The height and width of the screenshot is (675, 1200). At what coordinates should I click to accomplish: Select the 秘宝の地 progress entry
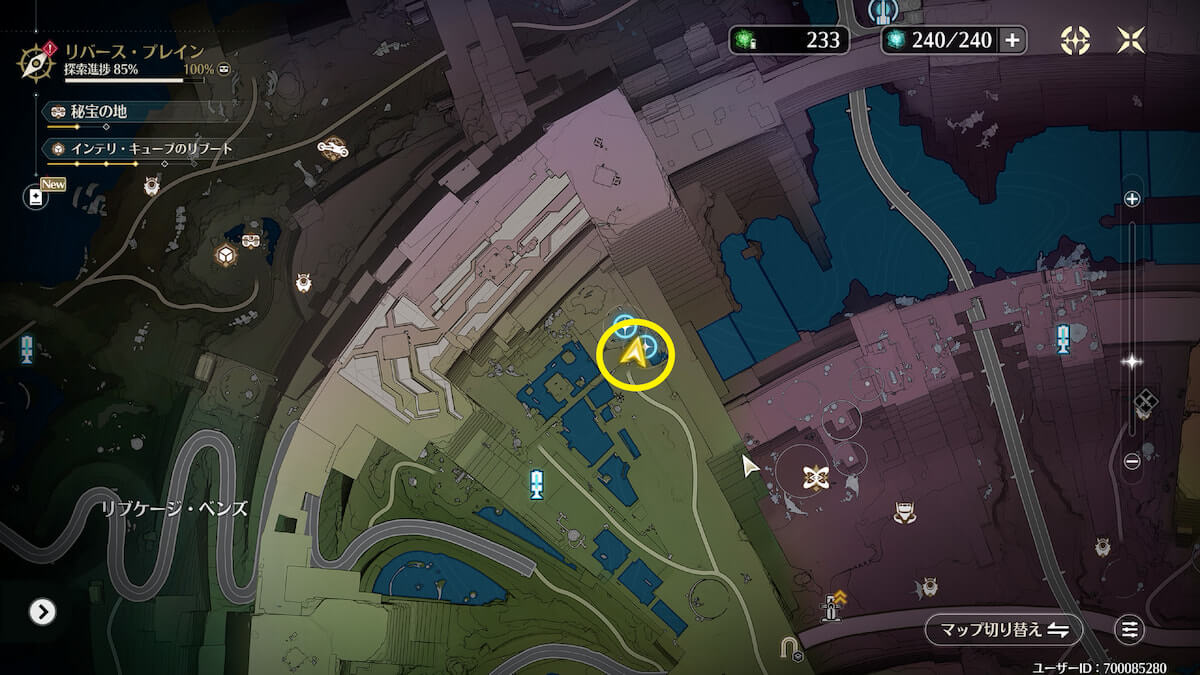(x=92, y=111)
